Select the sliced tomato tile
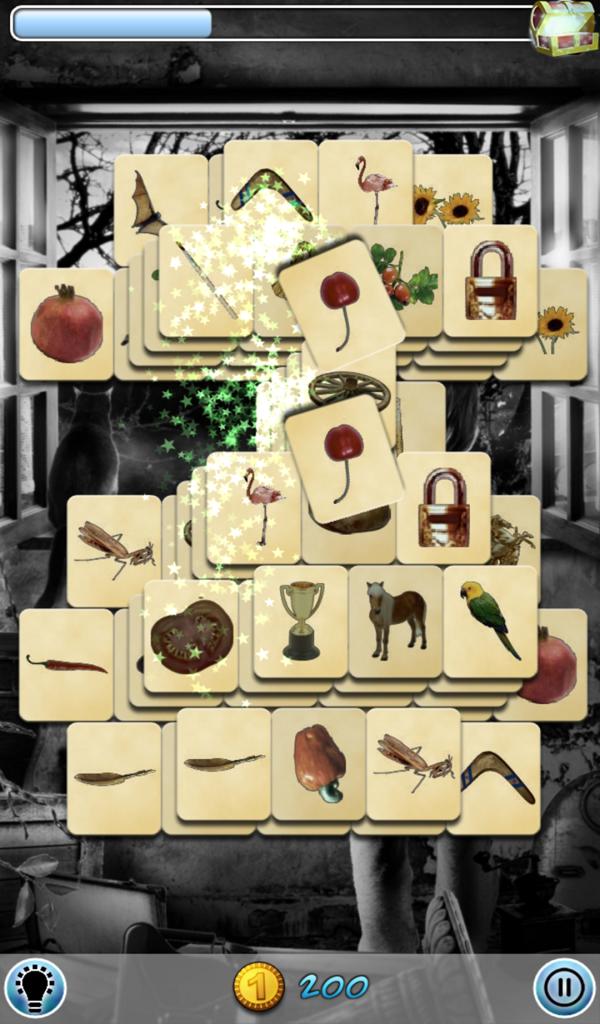The image size is (600, 1024). coord(191,636)
